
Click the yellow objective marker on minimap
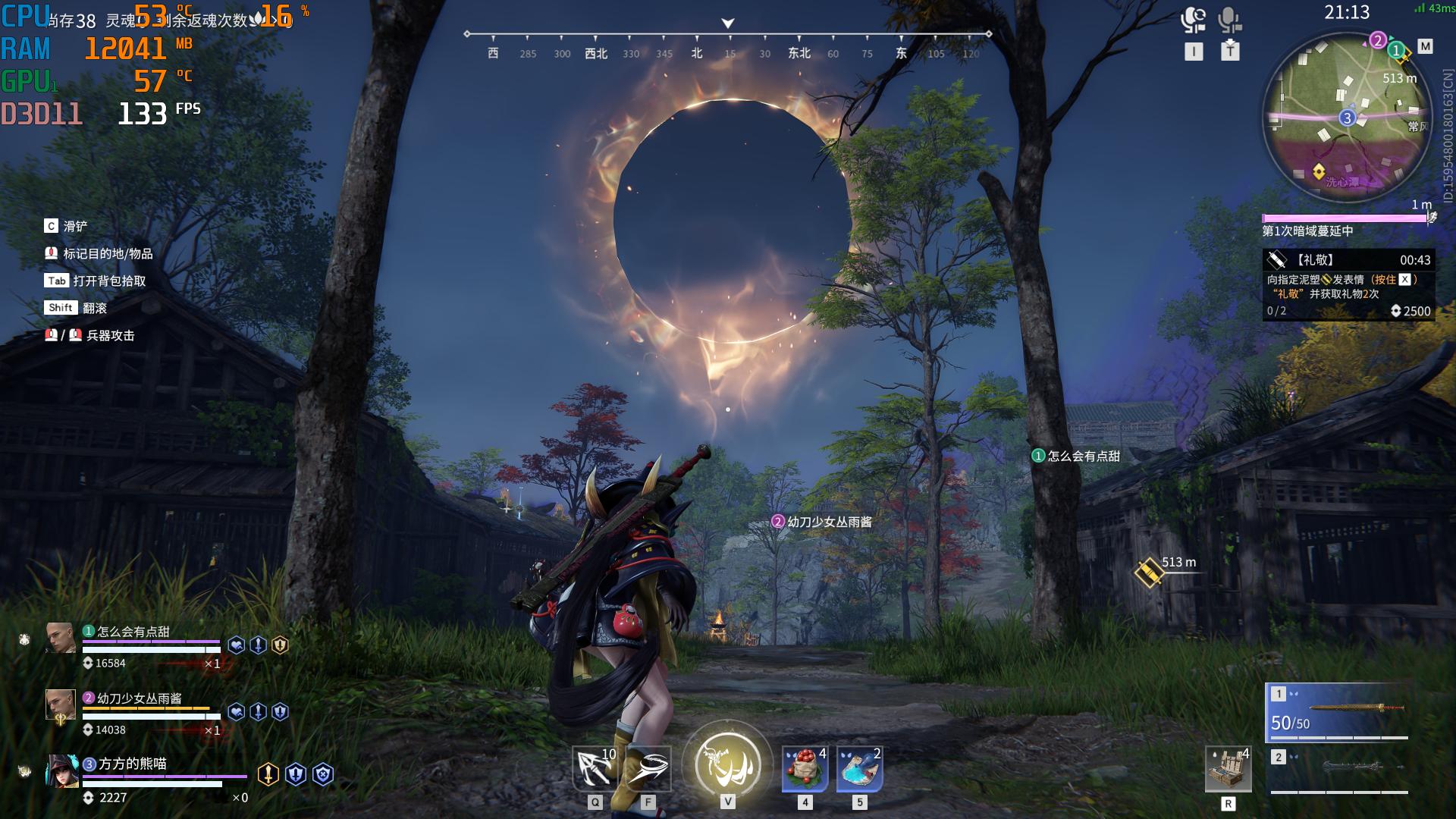point(1319,171)
